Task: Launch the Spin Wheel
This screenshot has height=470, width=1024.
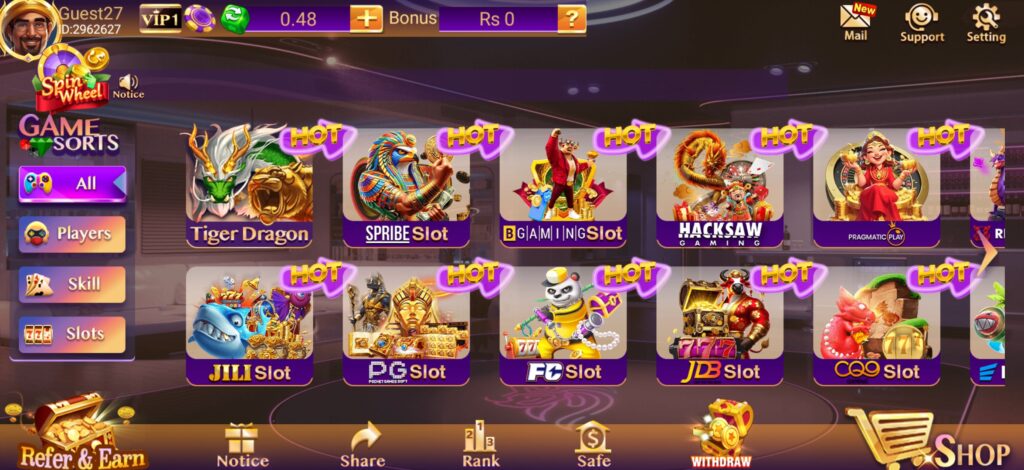Action: (73, 82)
